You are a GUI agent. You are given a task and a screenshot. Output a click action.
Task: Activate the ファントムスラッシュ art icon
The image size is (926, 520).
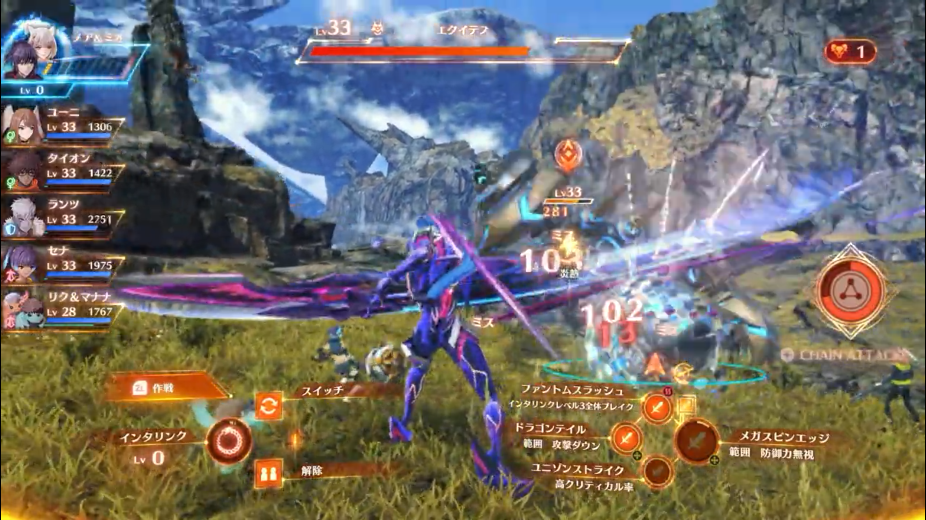[656, 406]
